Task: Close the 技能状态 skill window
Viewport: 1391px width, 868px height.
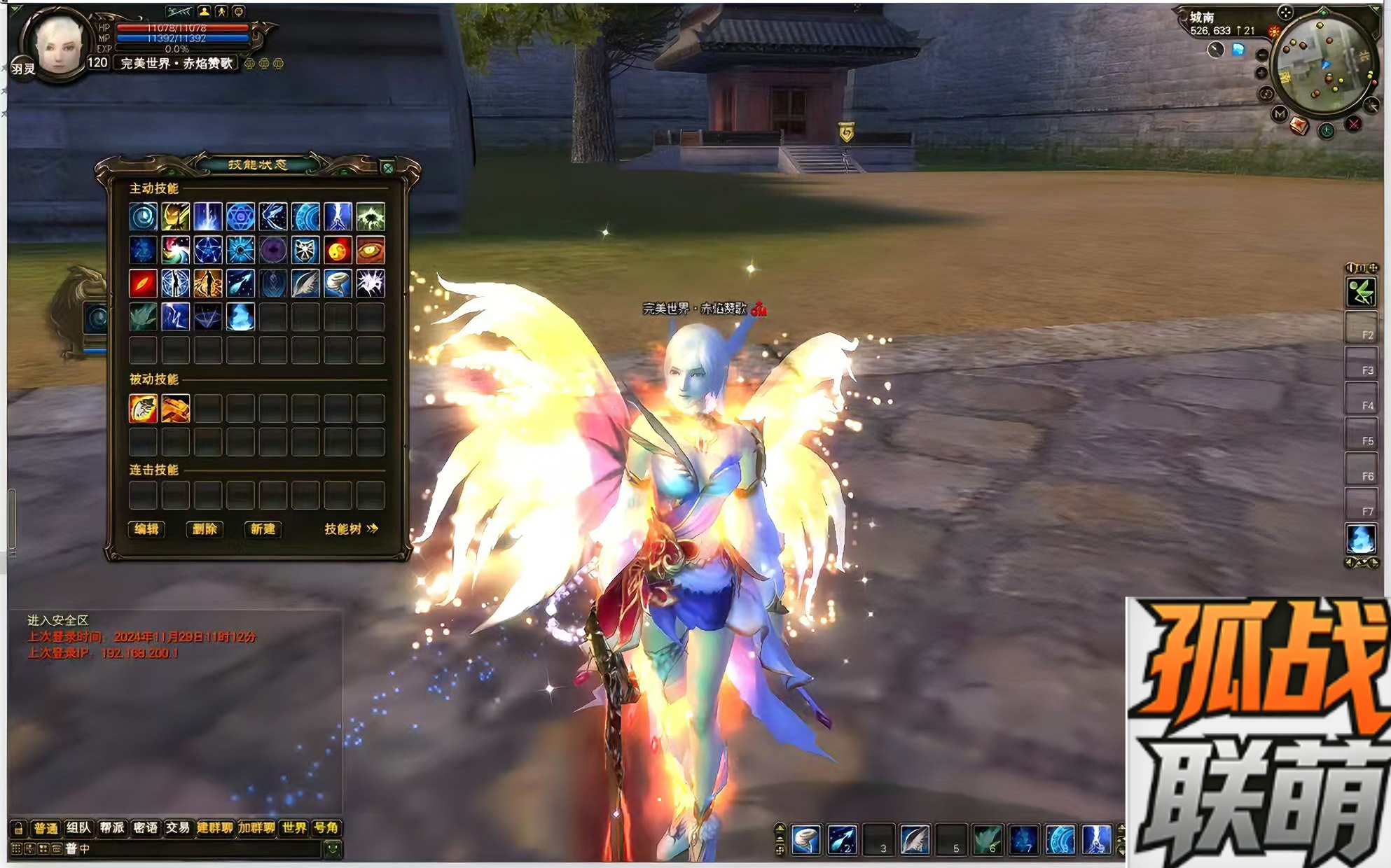Action: (387, 167)
